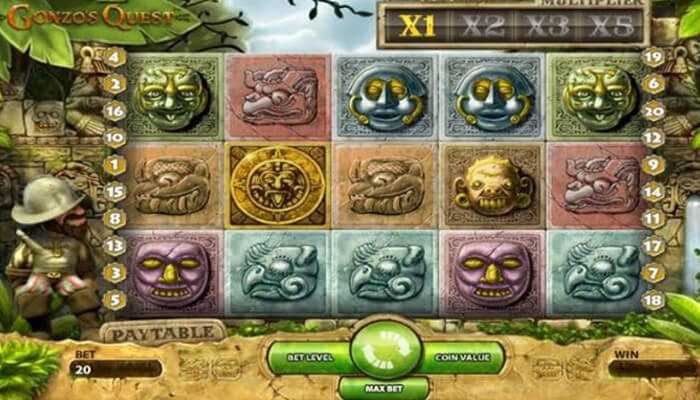Select payline number 5 marker

pos(115,298)
